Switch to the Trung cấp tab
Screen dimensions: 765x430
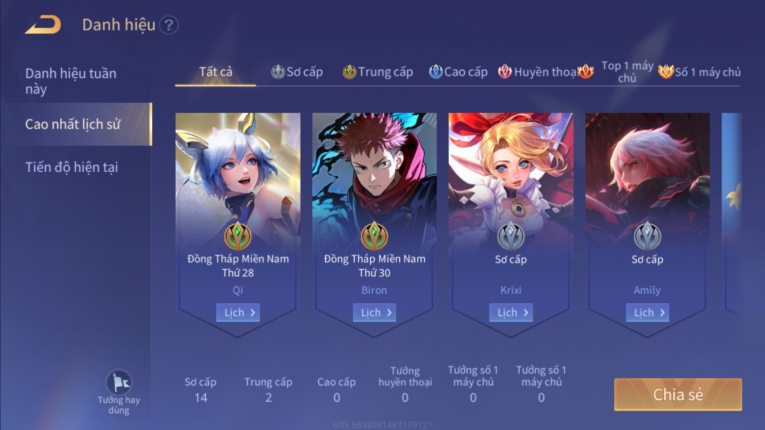click(x=377, y=72)
